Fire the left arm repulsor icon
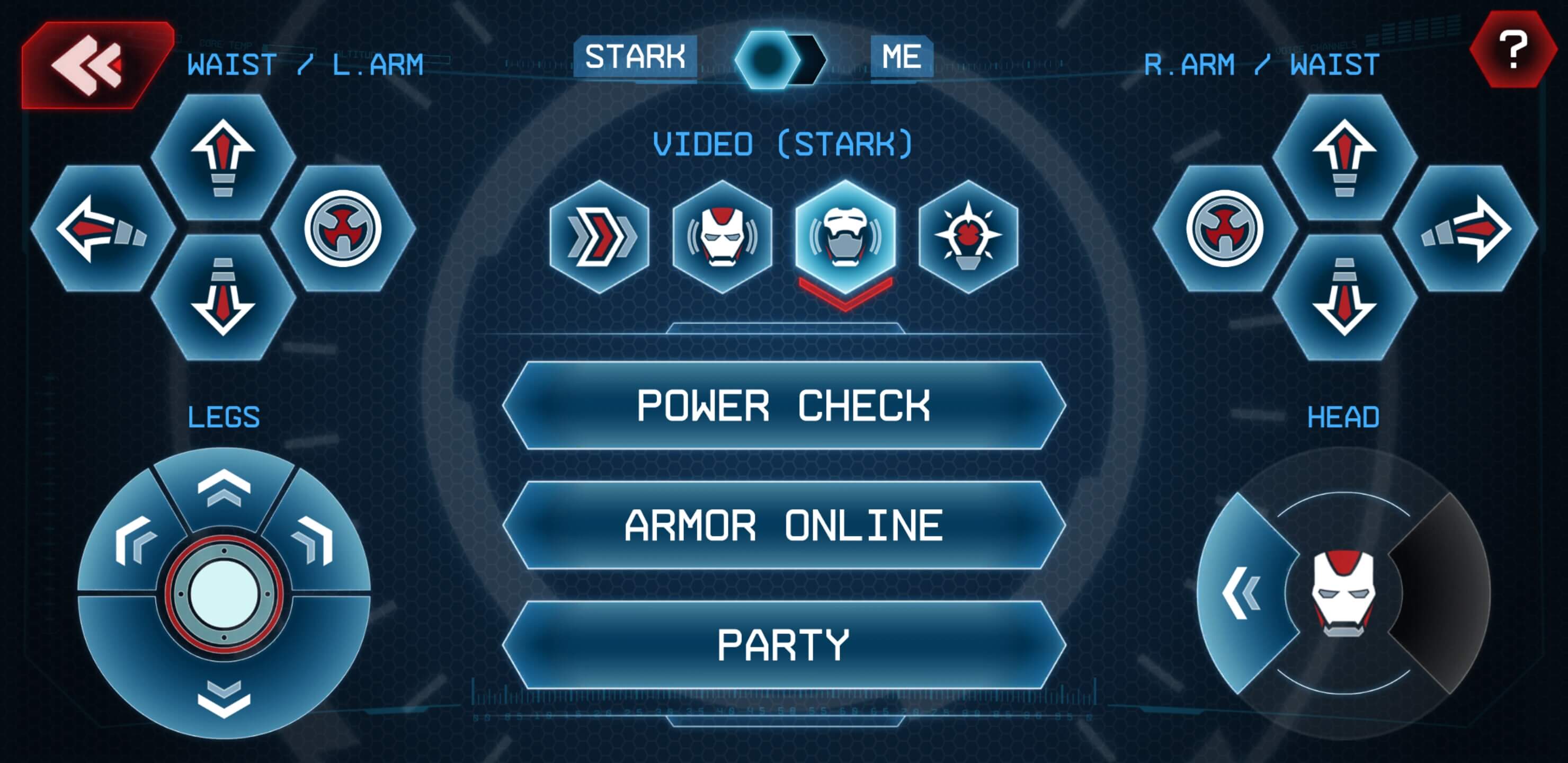The width and height of the screenshot is (1568, 763). 343,228
